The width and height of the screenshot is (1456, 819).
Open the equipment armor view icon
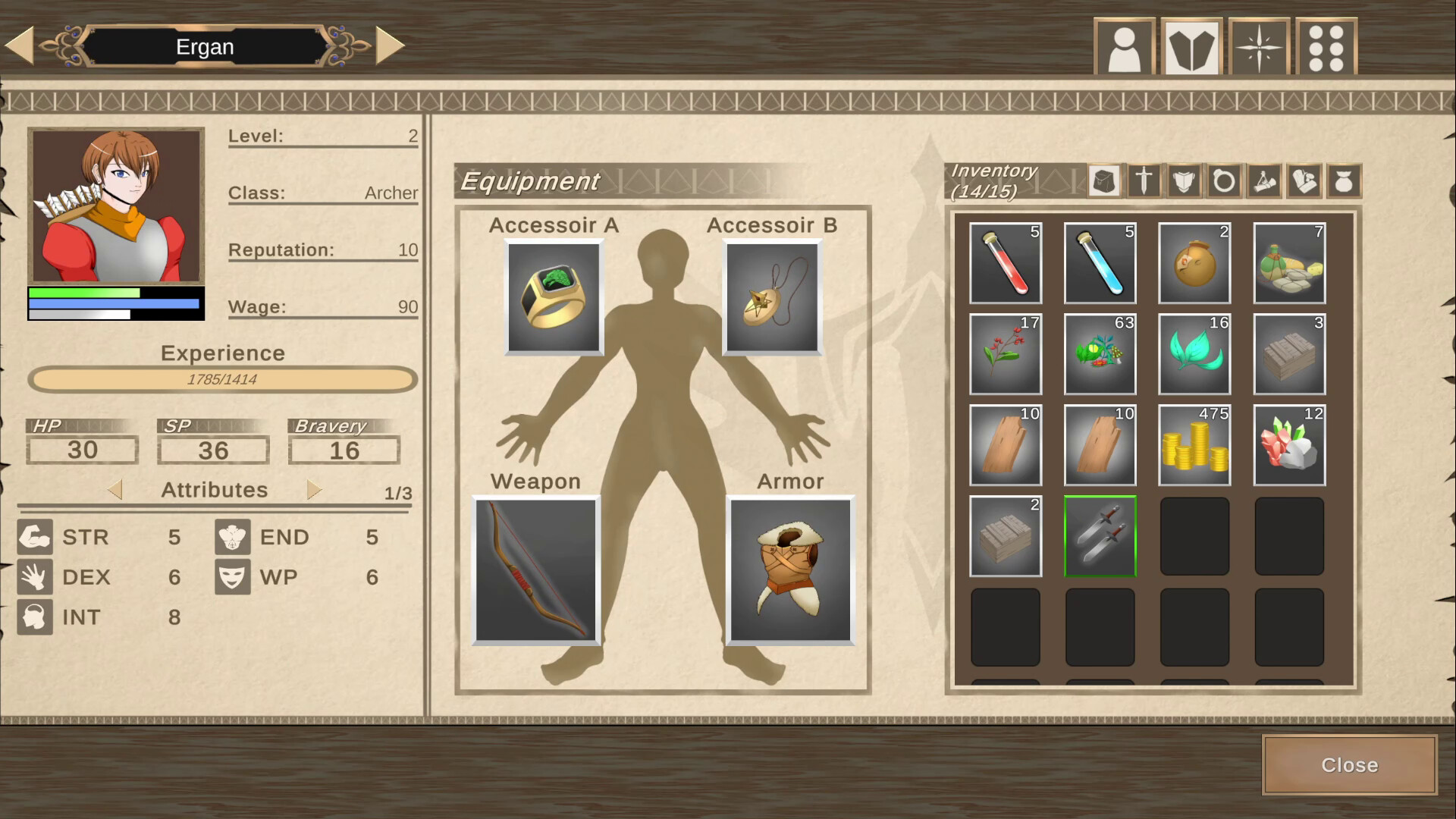pyautogui.click(x=1192, y=45)
